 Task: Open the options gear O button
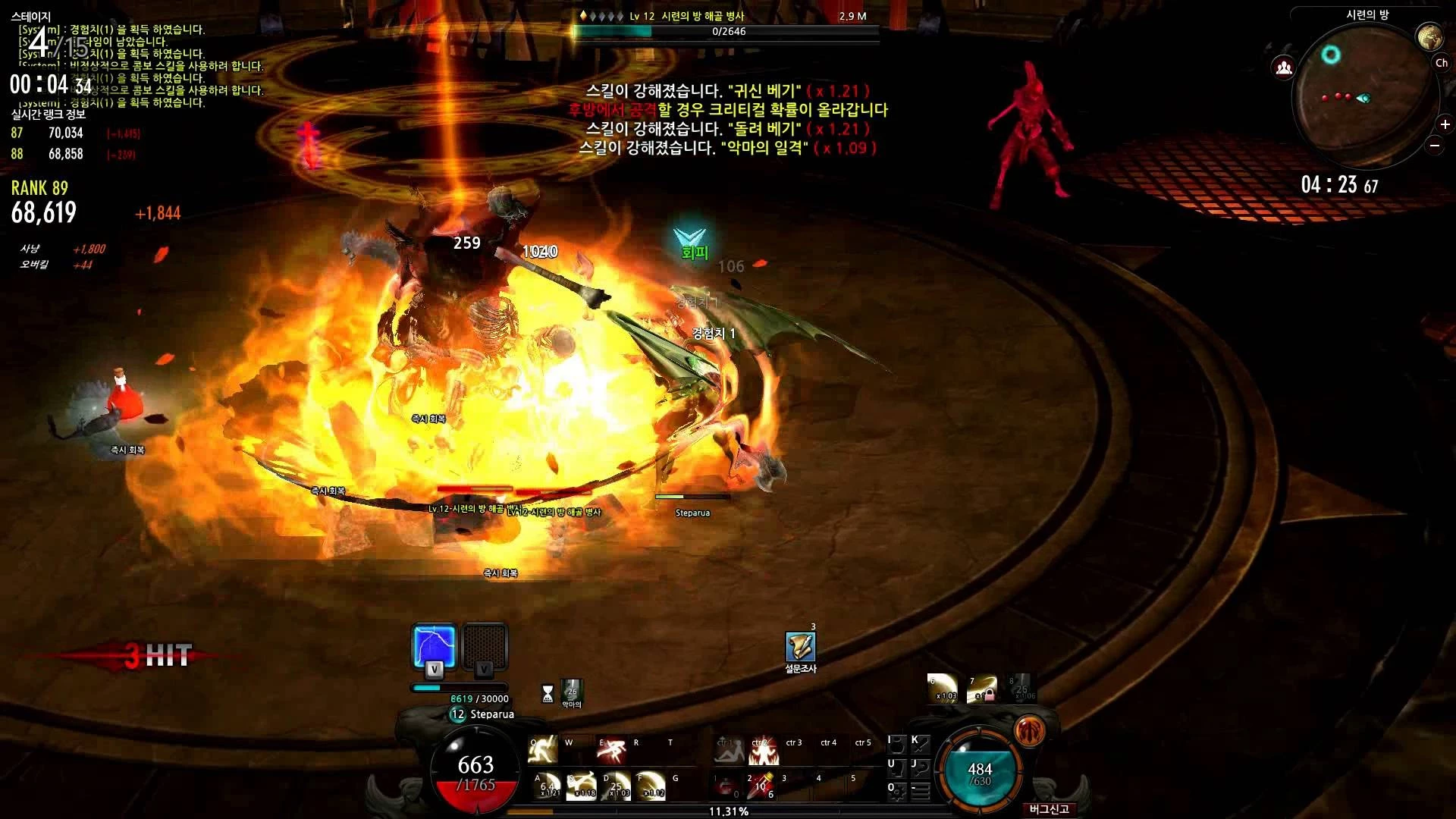[x=896, y=792]
